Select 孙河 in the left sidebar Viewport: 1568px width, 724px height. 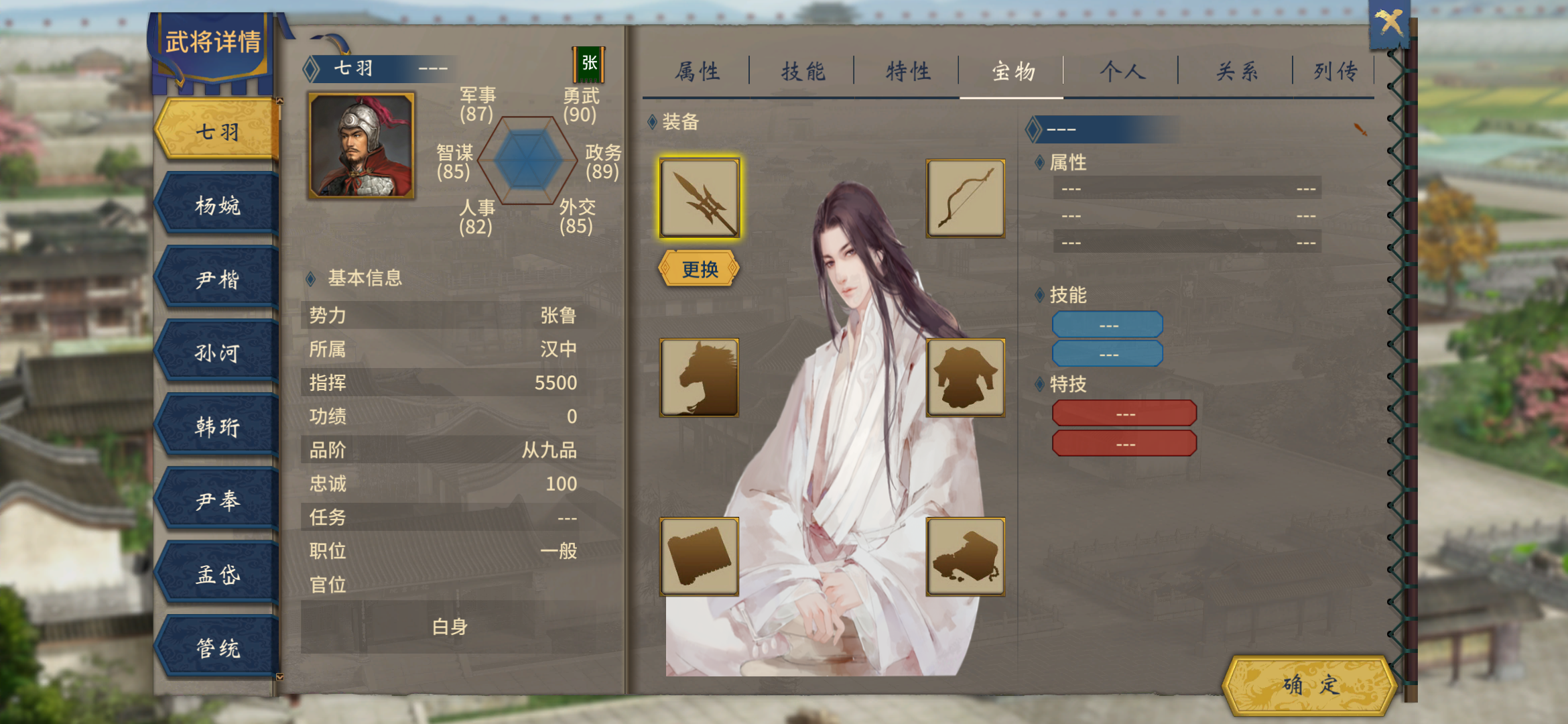click(216, 351)
